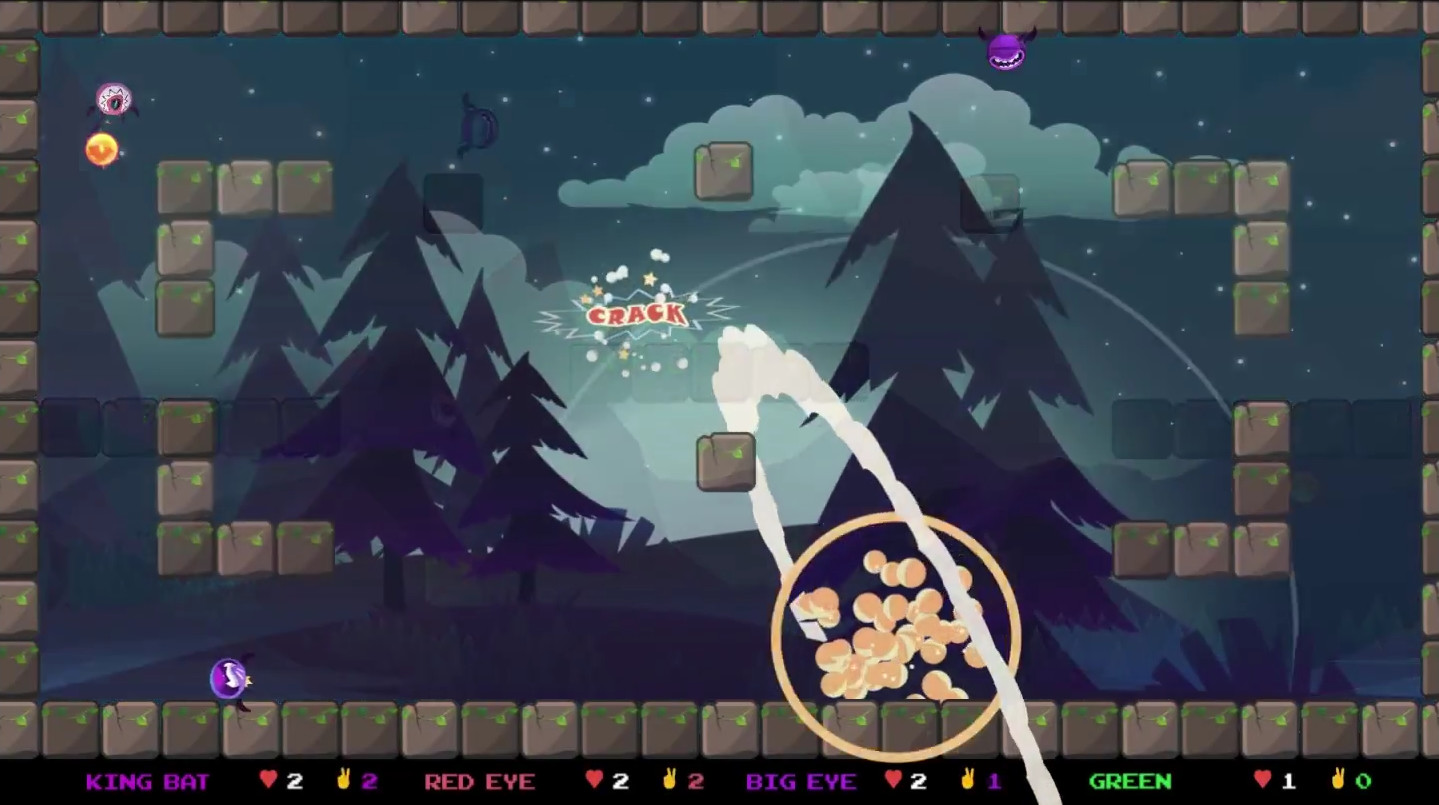Click the single mossy block near screen center
This screenshot has height=805, width=1439.
[726, 461]
